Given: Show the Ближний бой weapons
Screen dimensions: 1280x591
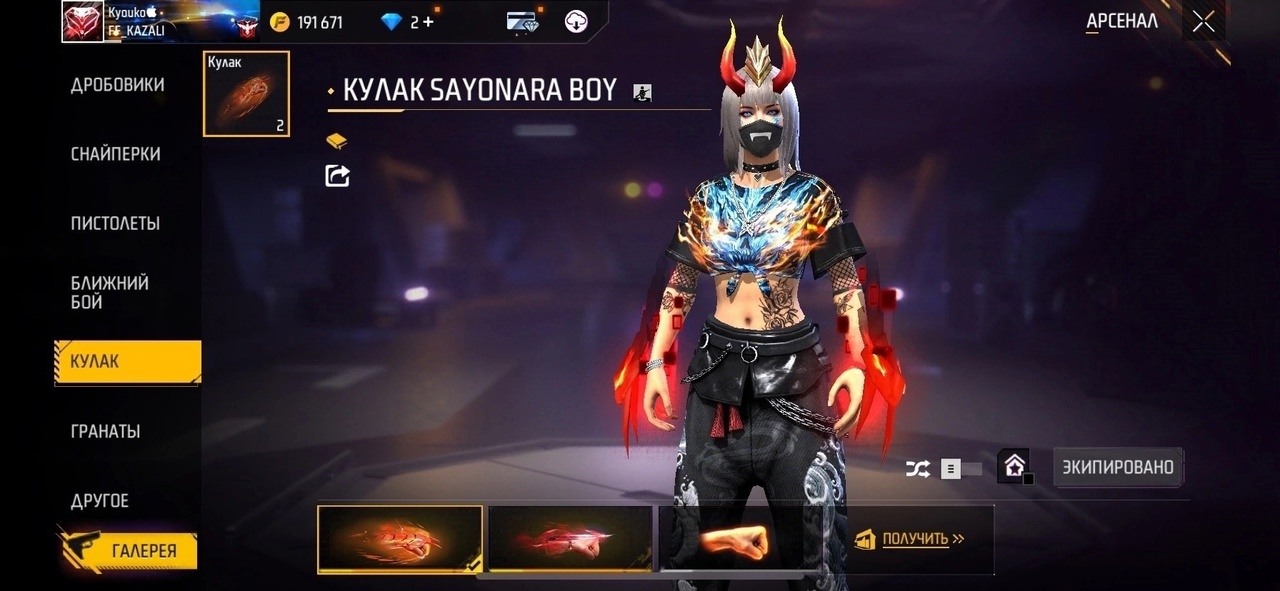Looking at the screenshot, I should pyautogui.click(x=110, y=292).
